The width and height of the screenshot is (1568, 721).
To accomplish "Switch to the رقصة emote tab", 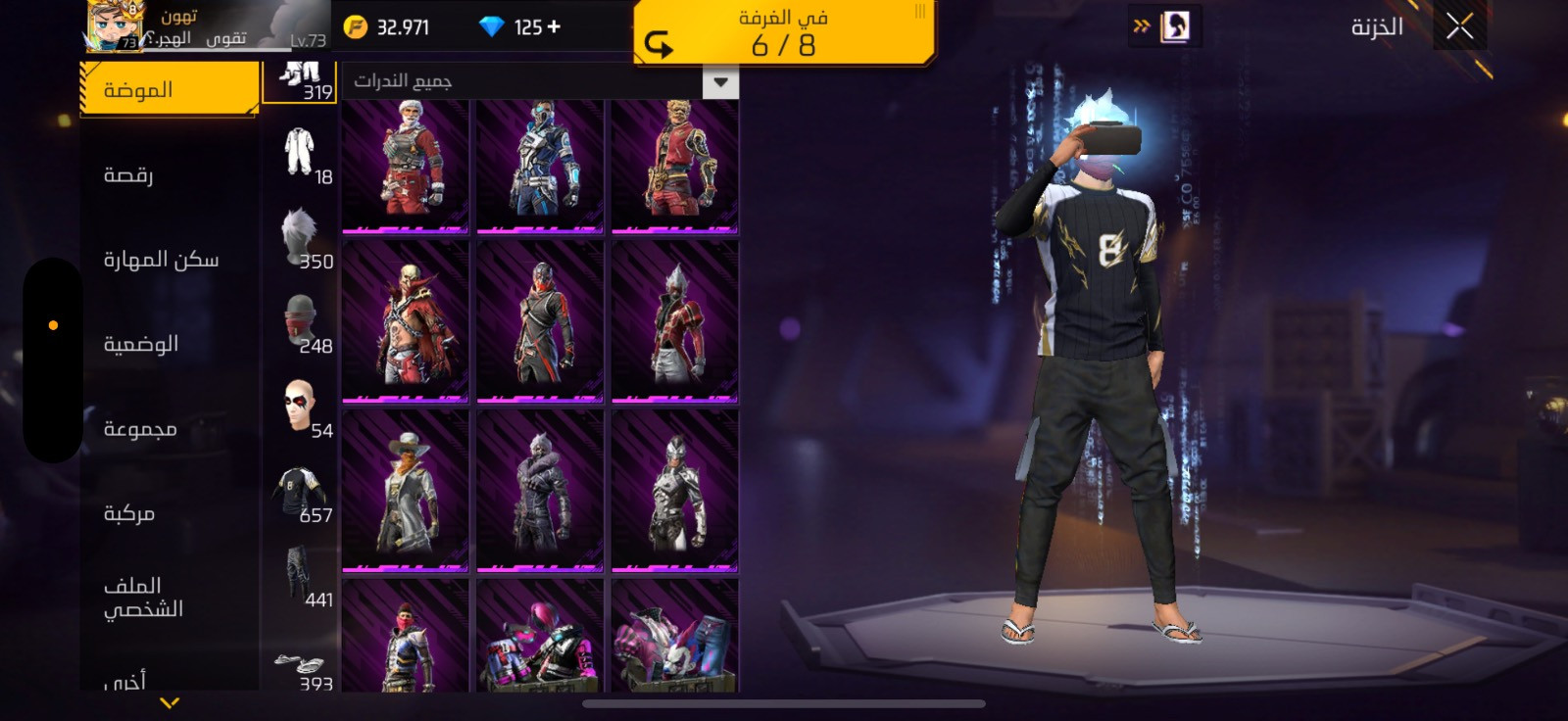I will coord(128,175).
